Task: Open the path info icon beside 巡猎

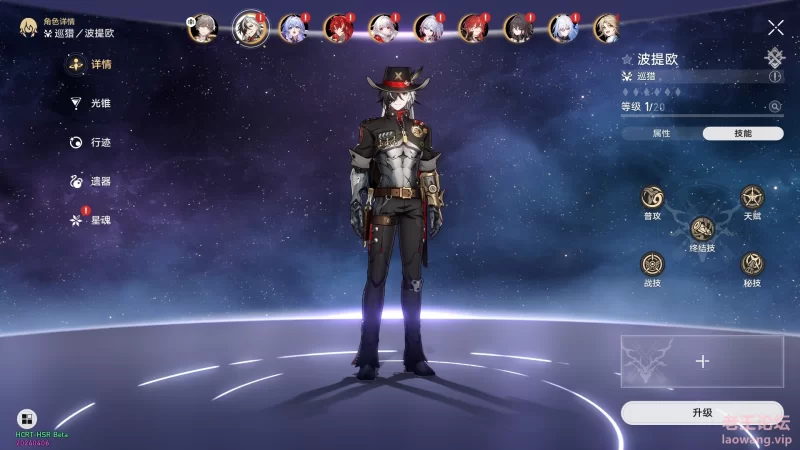Action: [x=775, y=76]
